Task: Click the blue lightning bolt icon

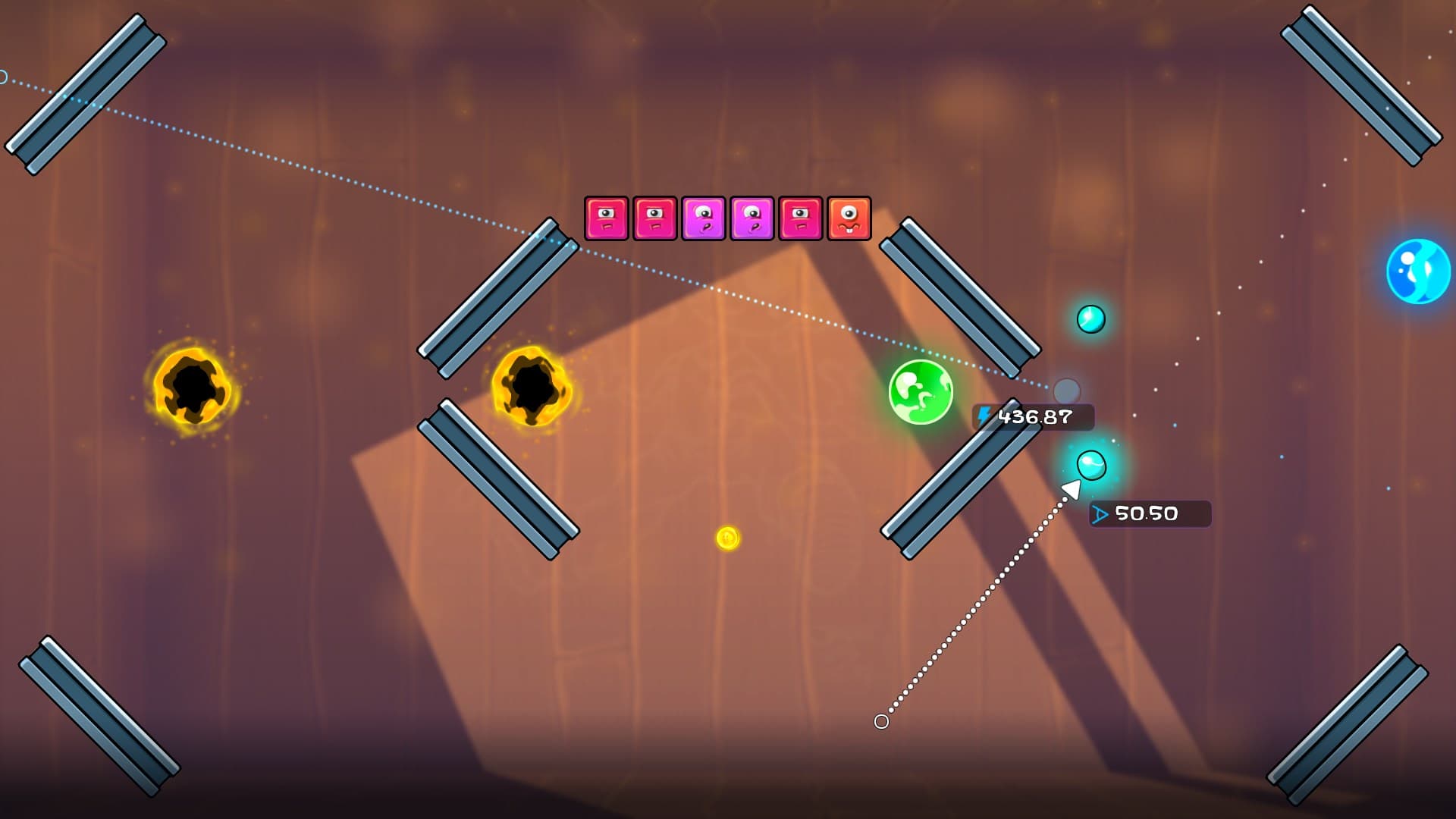Action: [985, 415]
